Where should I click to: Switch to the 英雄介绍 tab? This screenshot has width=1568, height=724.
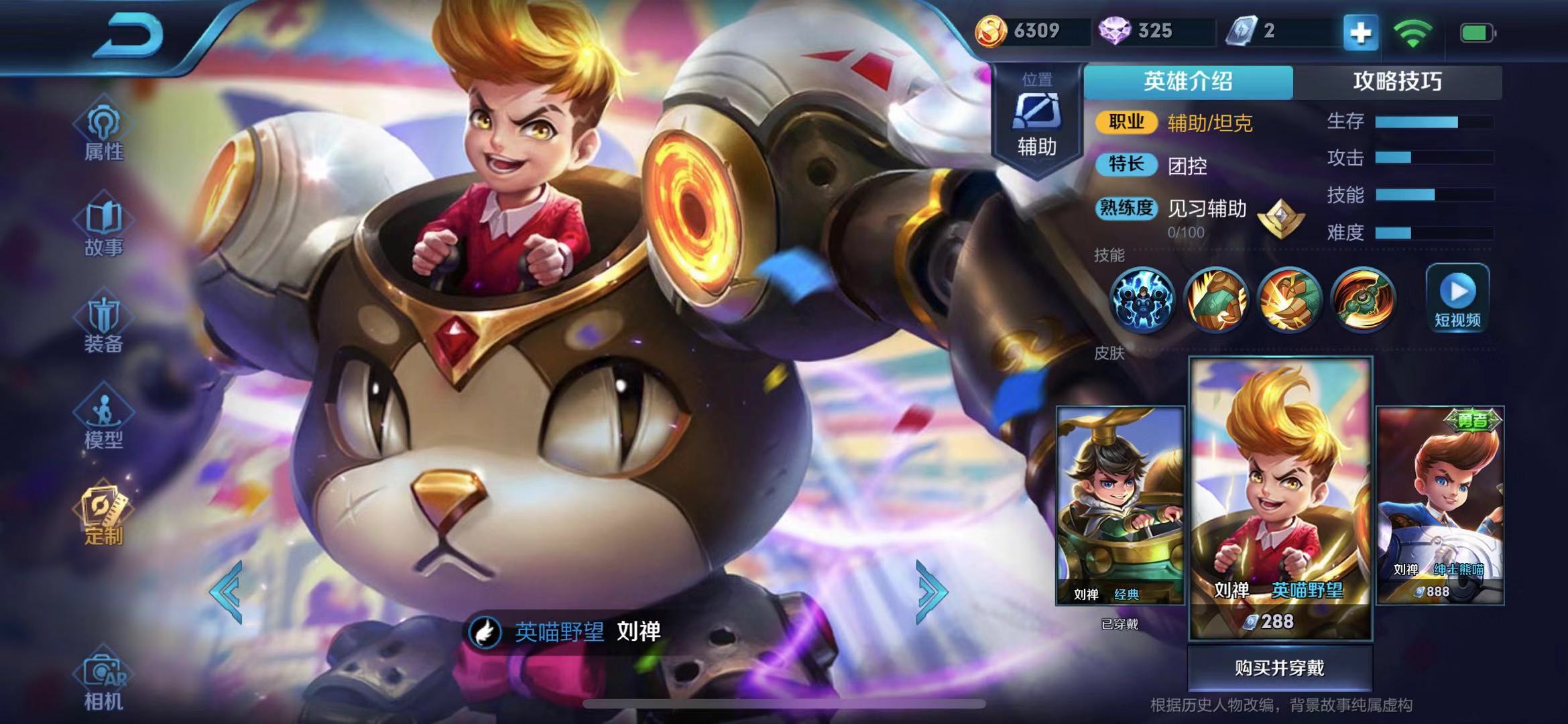[1188, 82]
